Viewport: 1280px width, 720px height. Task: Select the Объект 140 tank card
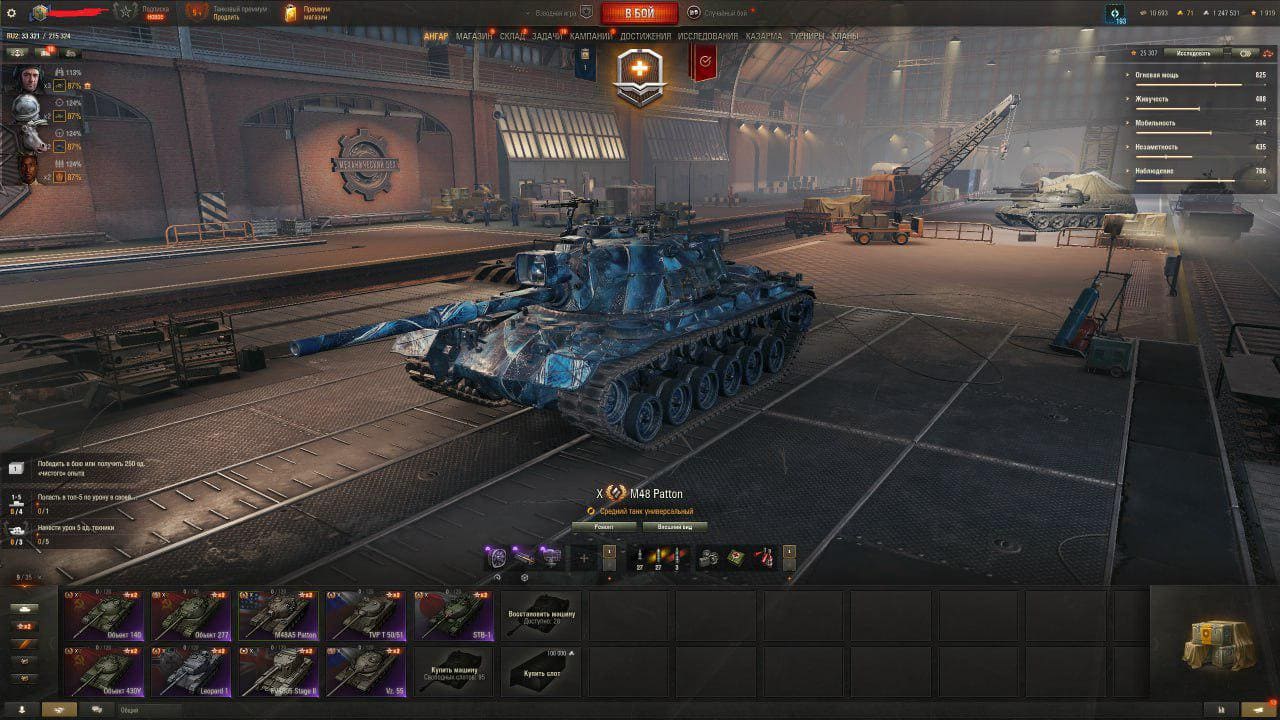coord(103,614)
